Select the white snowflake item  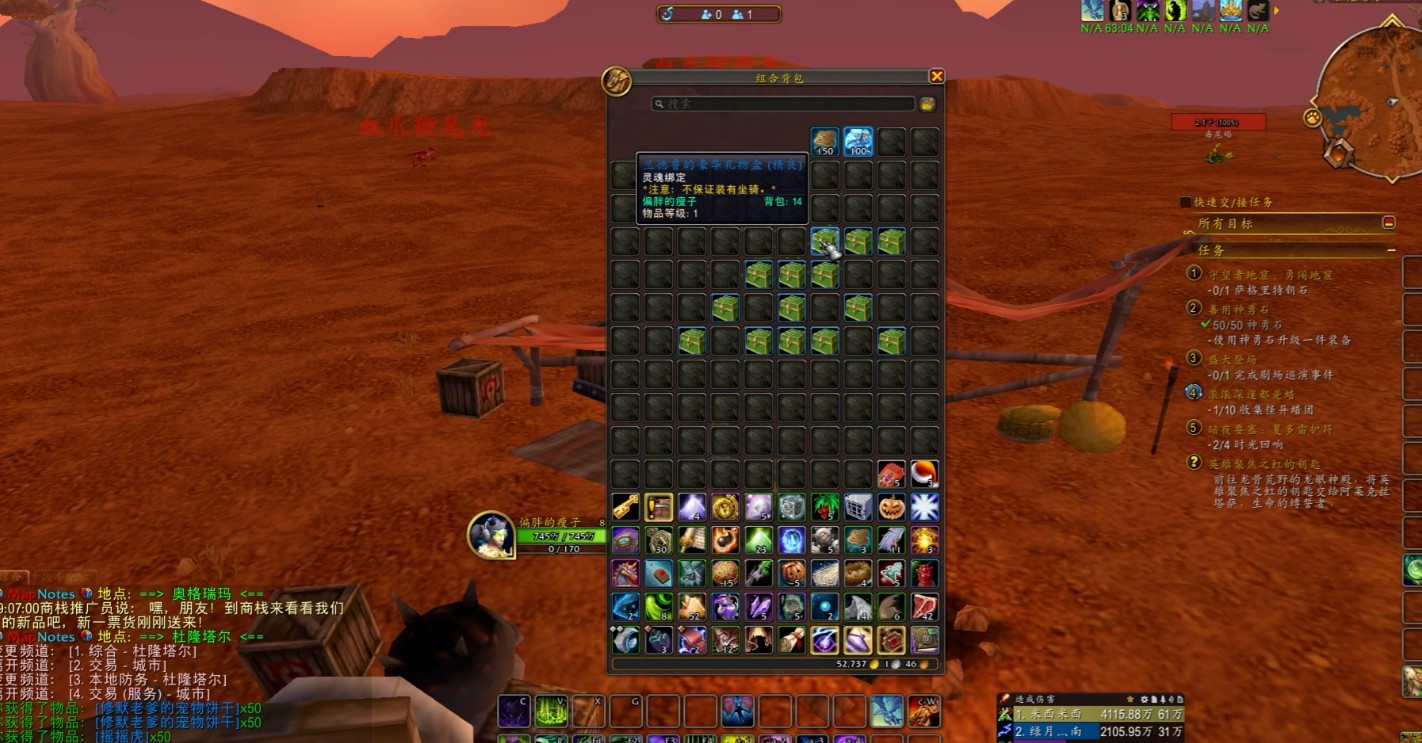point(925,507)
